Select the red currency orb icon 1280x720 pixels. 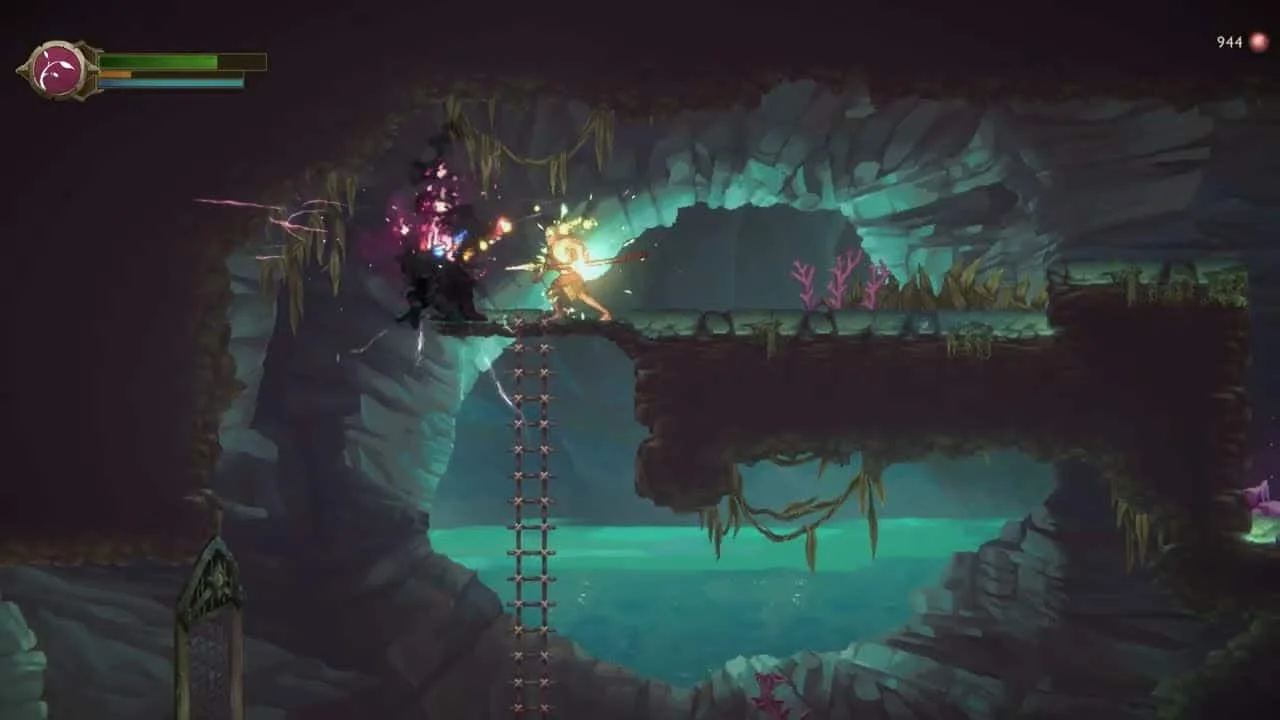(x=1258, y=42)
